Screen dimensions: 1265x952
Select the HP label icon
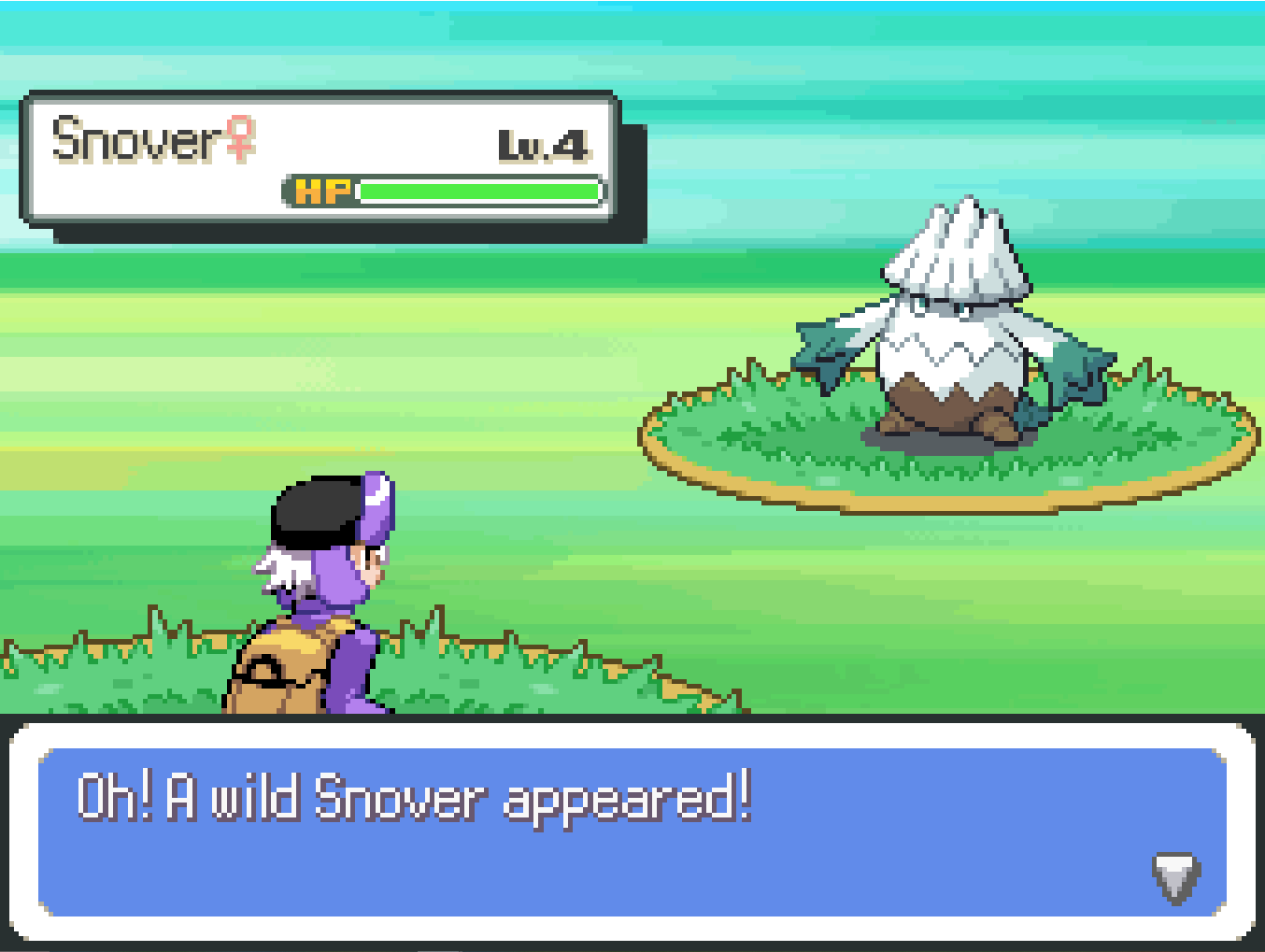click(322, 191)
